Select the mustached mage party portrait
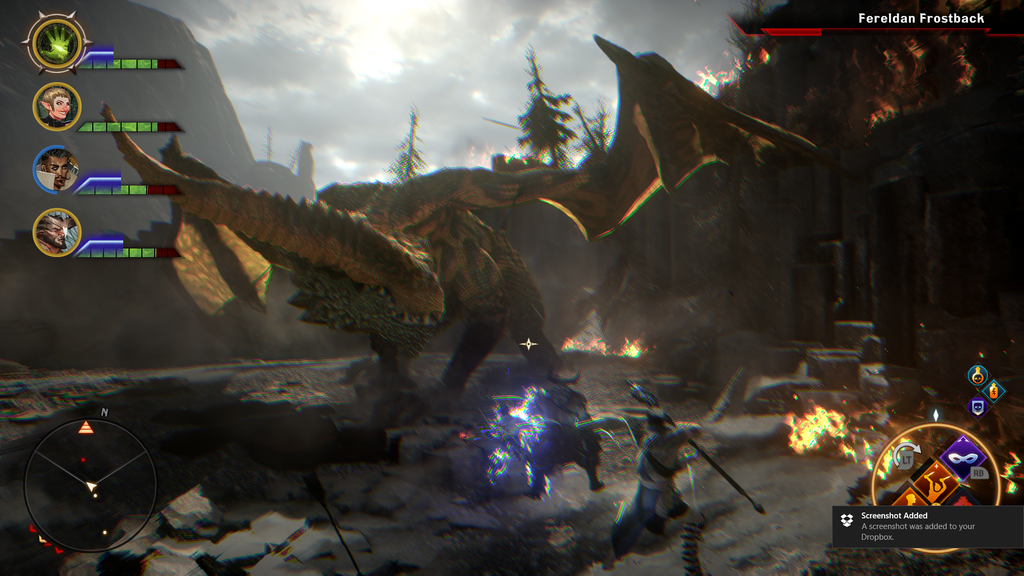 [x=56, y=169]
